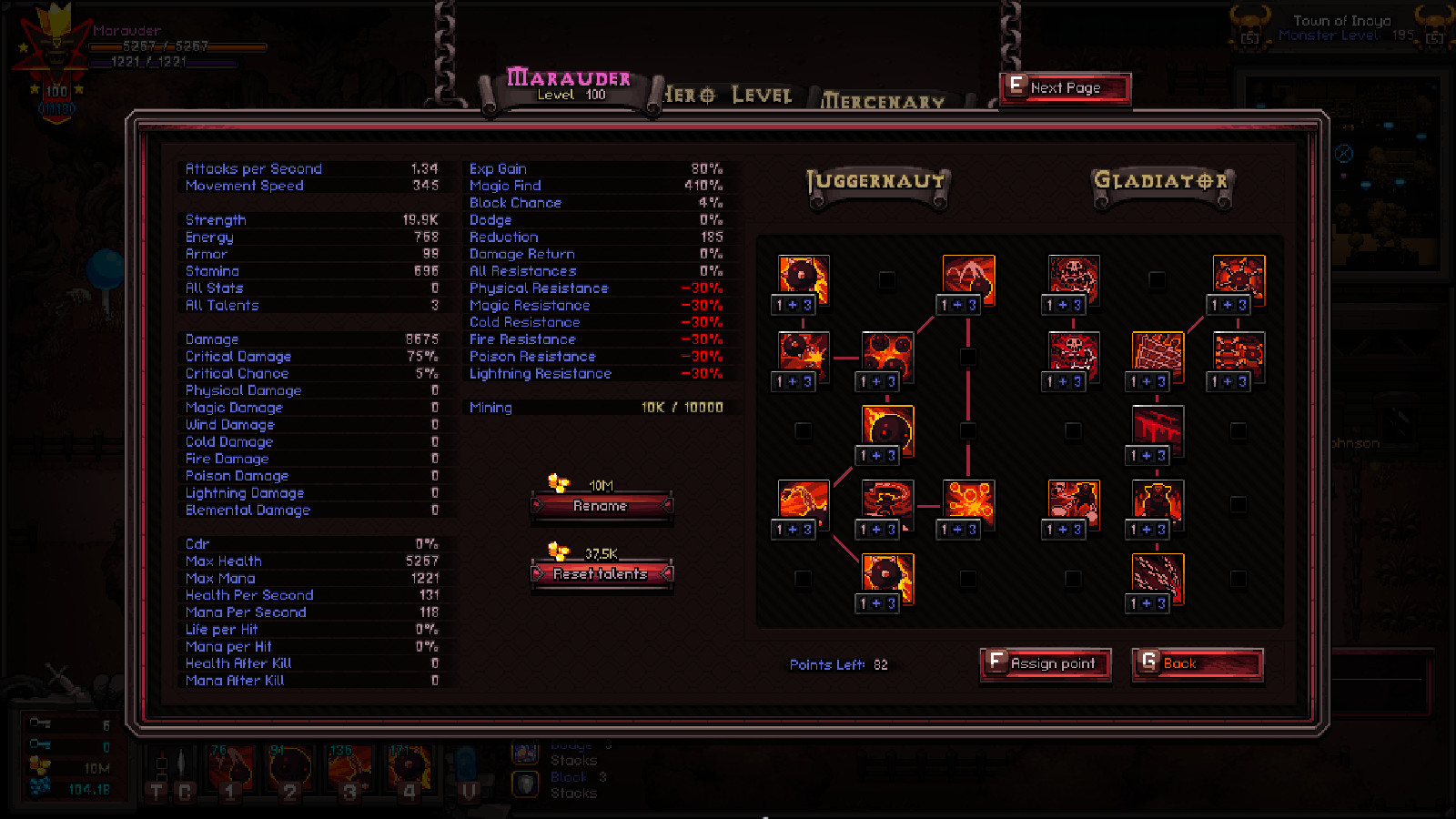This screenshot has width=1456, height=819.
Task: Open the Mercenary tab
Action: point(883,100)
